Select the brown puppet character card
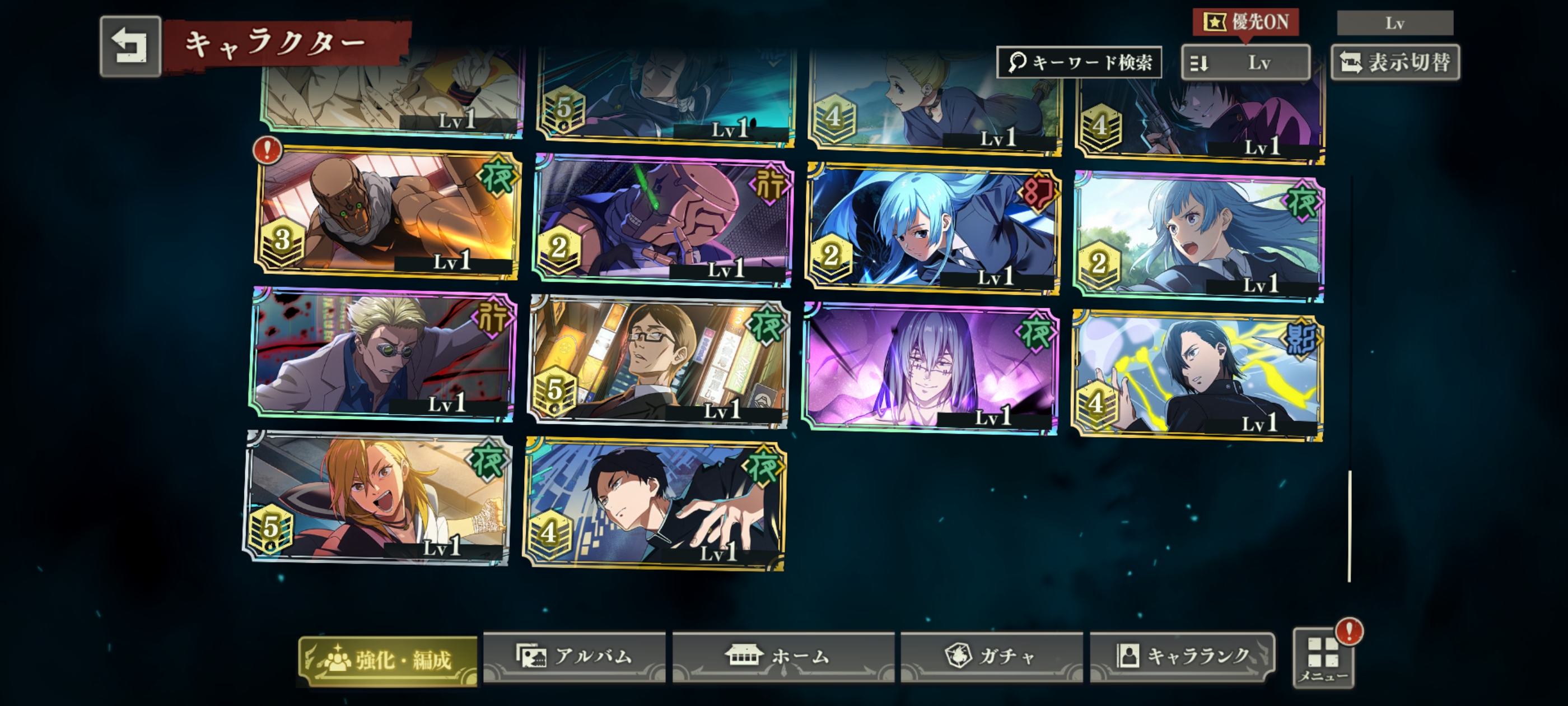The height and width of the screenshot is (706, 1568). point(387,213)
